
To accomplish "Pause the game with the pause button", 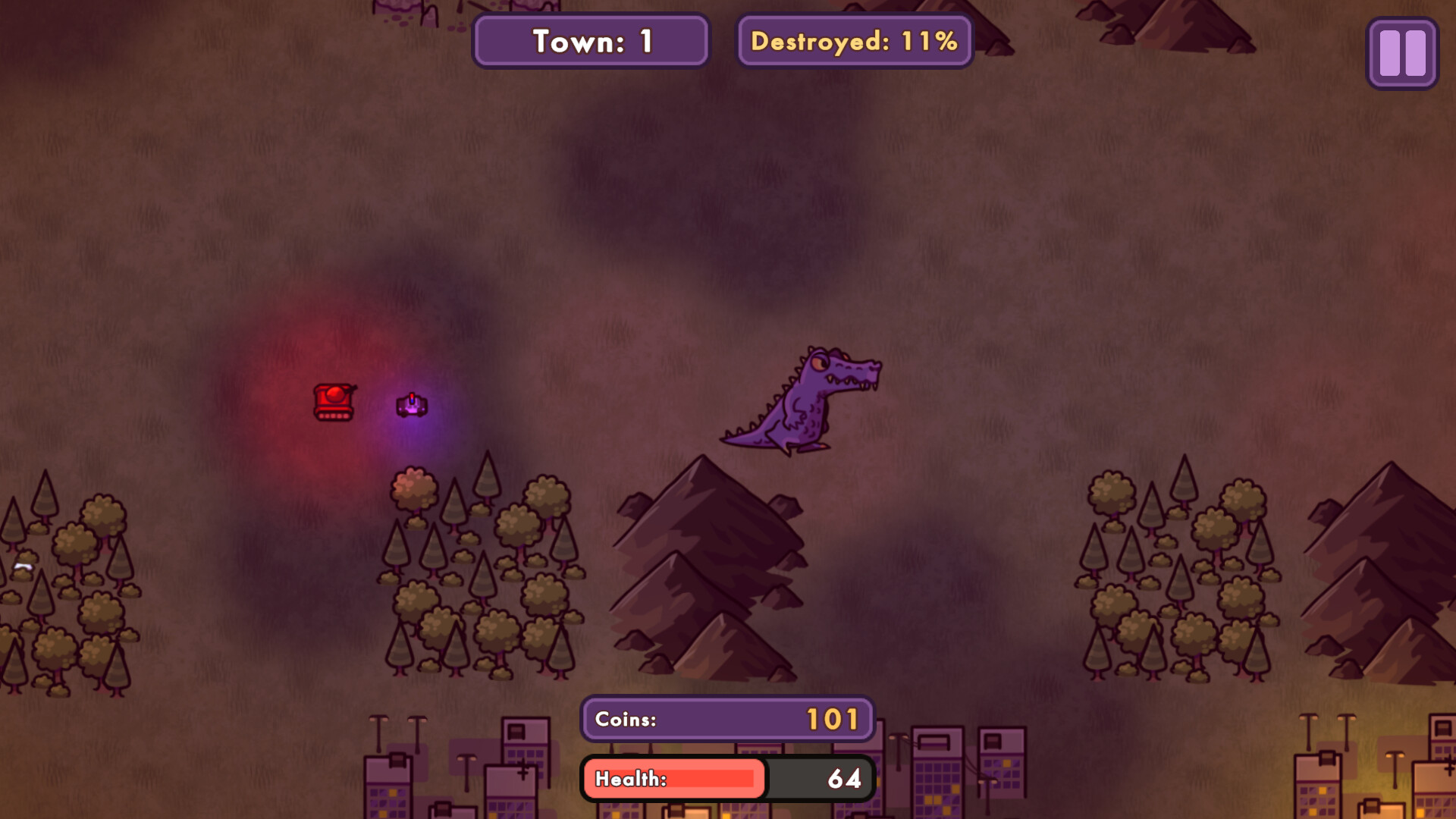I will [1401, 54].
